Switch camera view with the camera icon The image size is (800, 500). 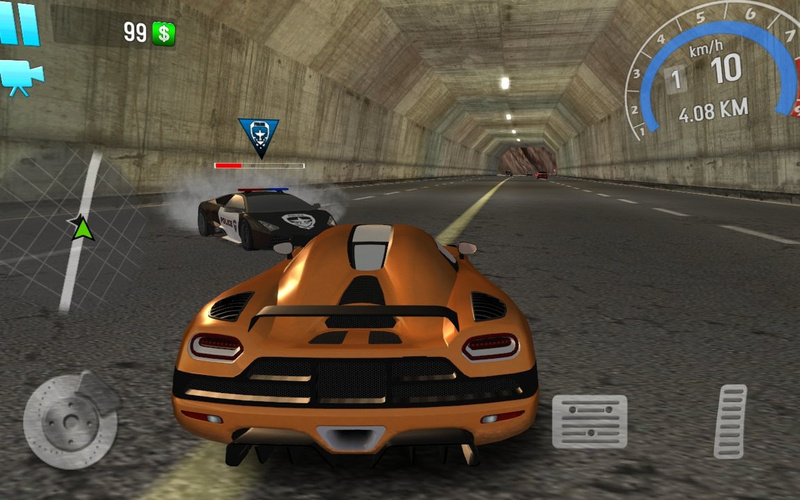(16, 76)
